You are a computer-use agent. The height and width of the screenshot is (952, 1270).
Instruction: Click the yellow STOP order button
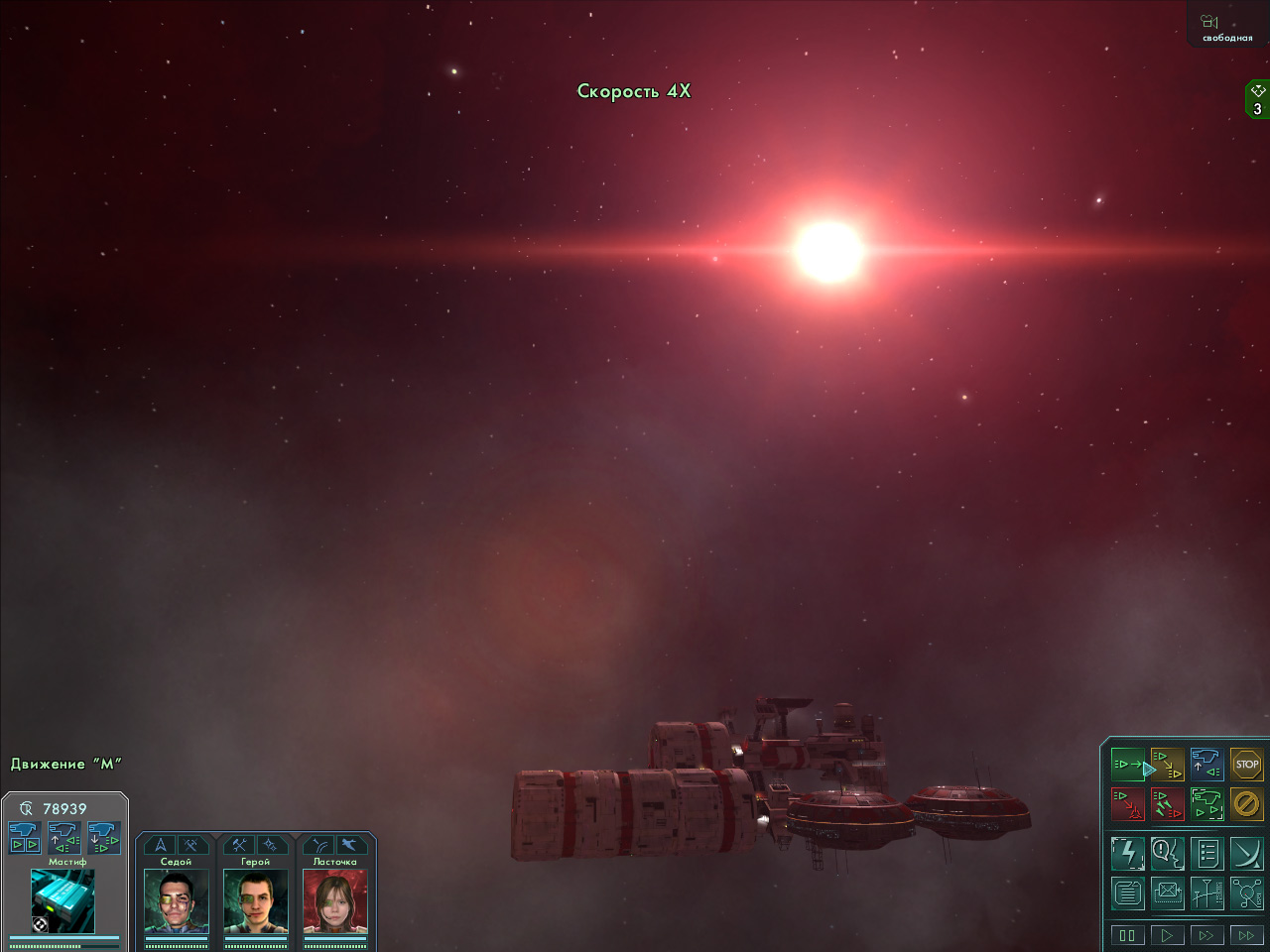(x=1246, y=765)
